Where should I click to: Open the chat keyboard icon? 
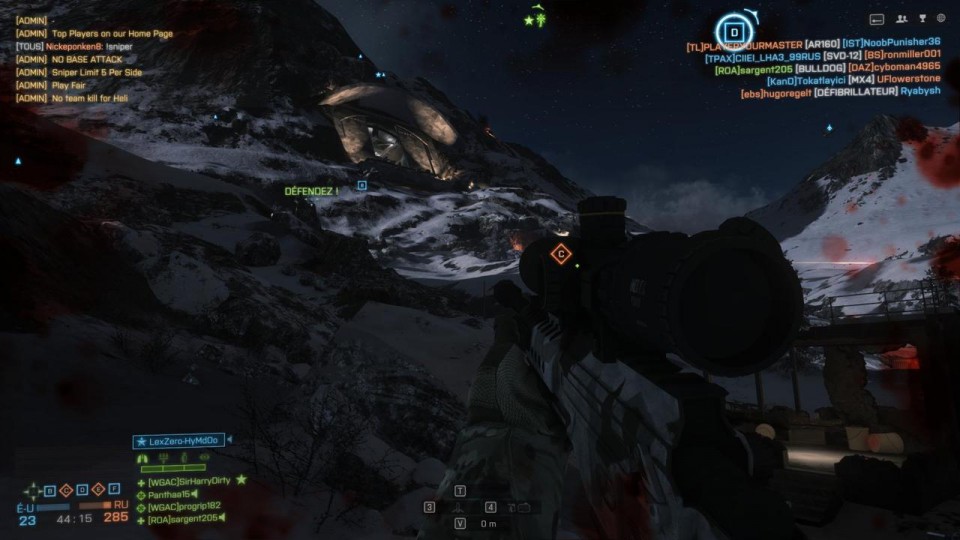[877, 18]
